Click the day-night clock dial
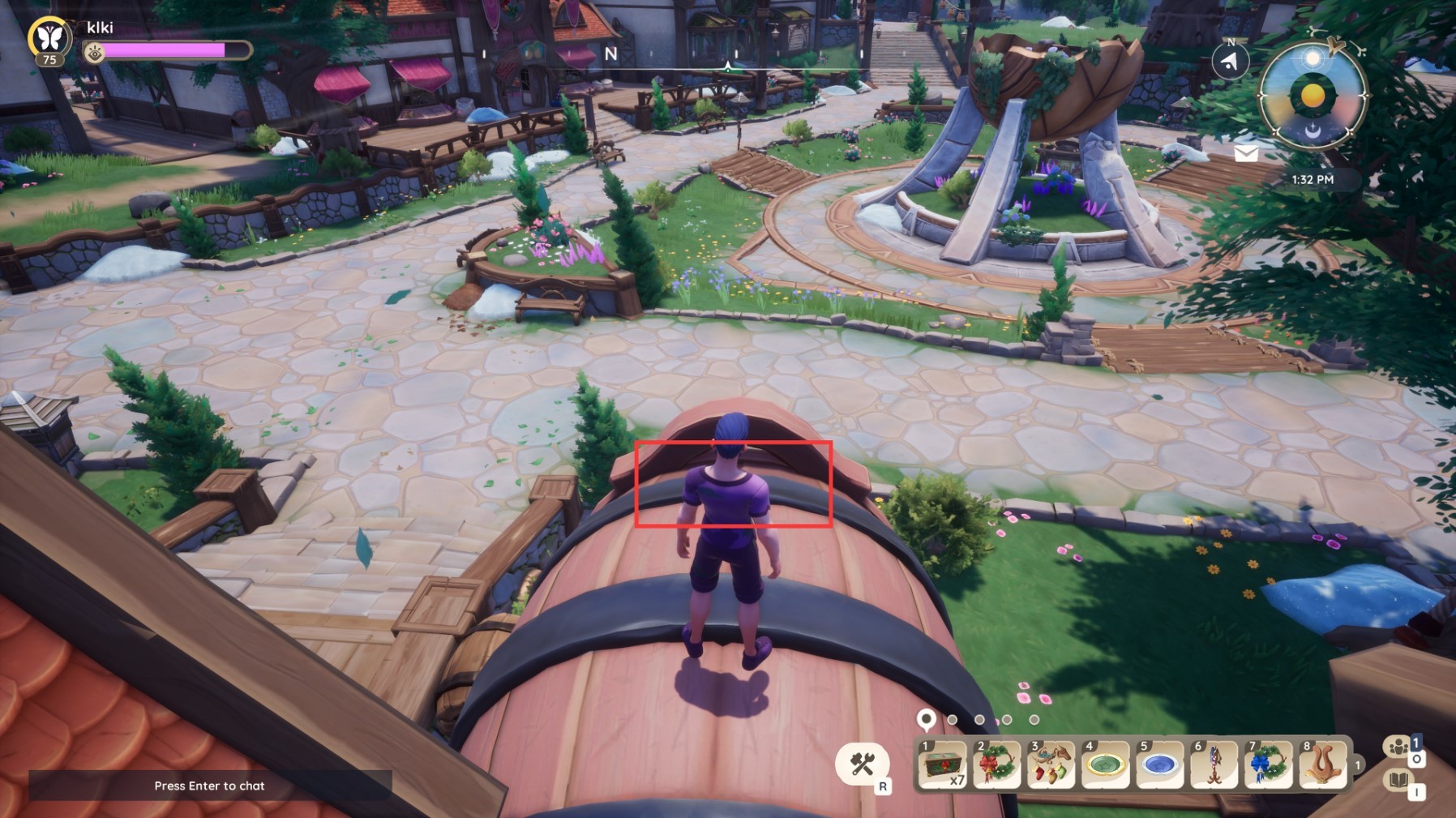Viewport: 1456px width, 818px height. (x=1313, y=96)
